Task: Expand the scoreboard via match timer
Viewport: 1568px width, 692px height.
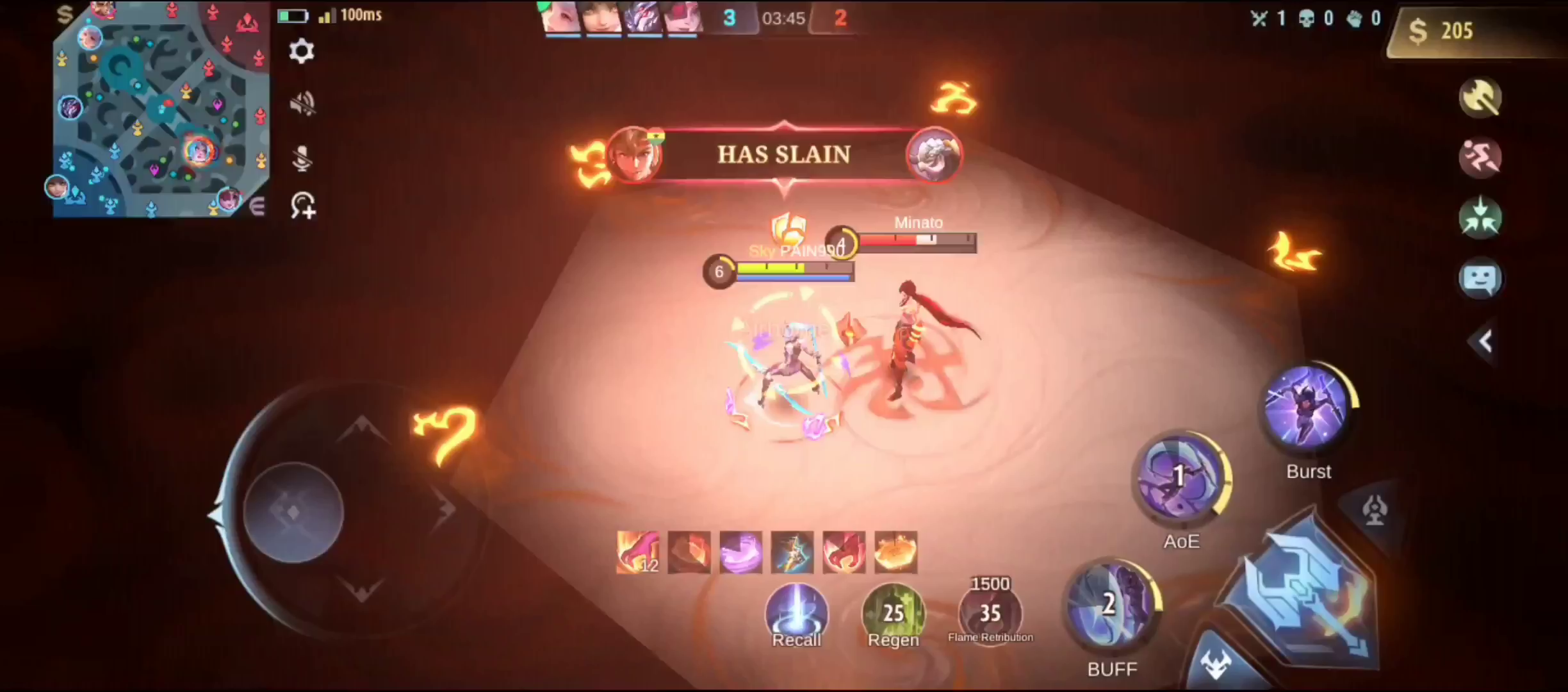Action: pos(784,18)
